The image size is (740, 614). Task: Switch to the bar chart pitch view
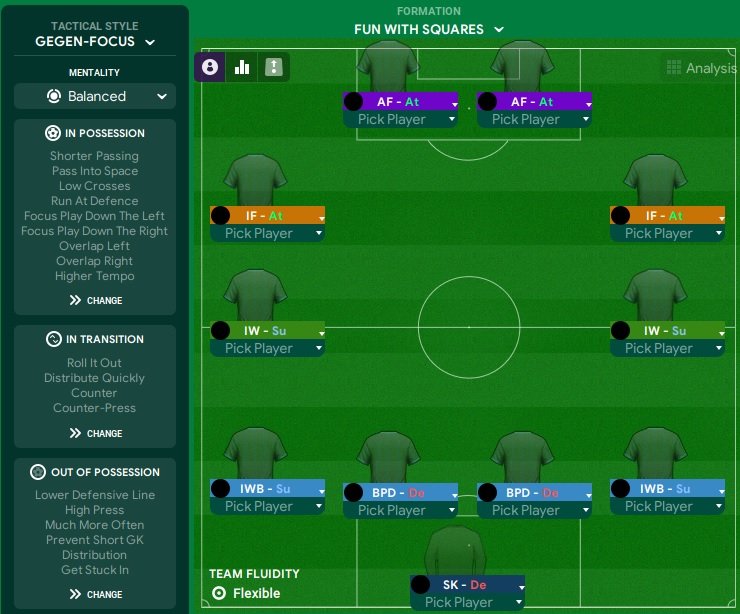(241, 67)
